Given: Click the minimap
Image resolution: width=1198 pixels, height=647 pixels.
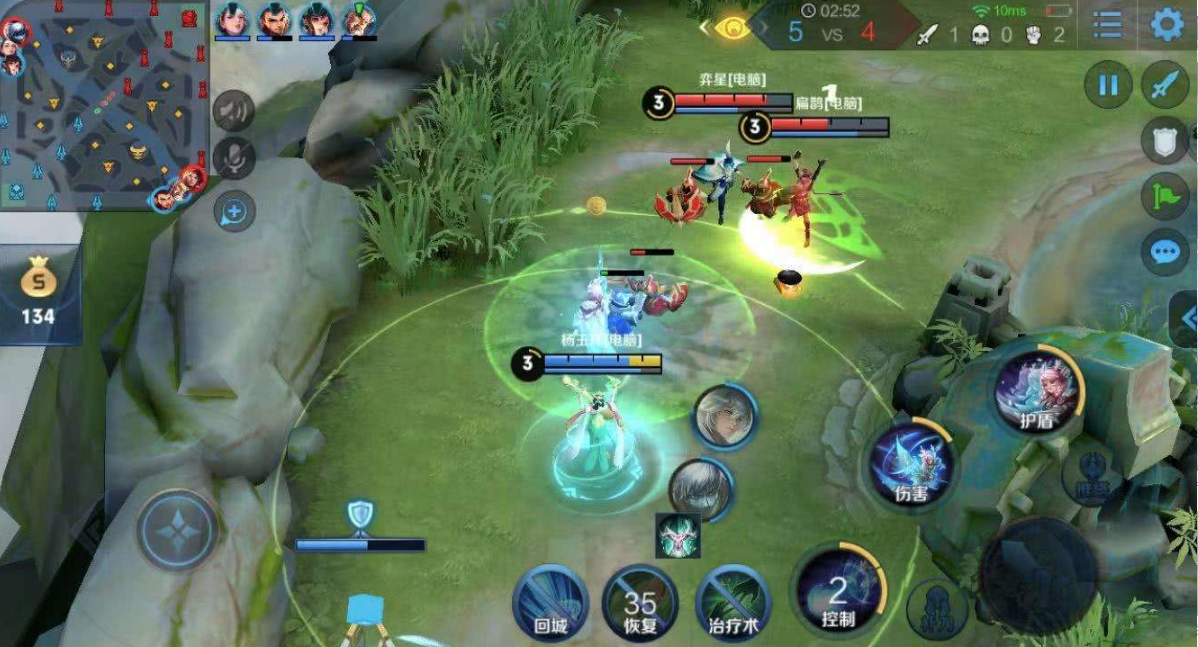Looking at the screenshot, I should (103, 105).
